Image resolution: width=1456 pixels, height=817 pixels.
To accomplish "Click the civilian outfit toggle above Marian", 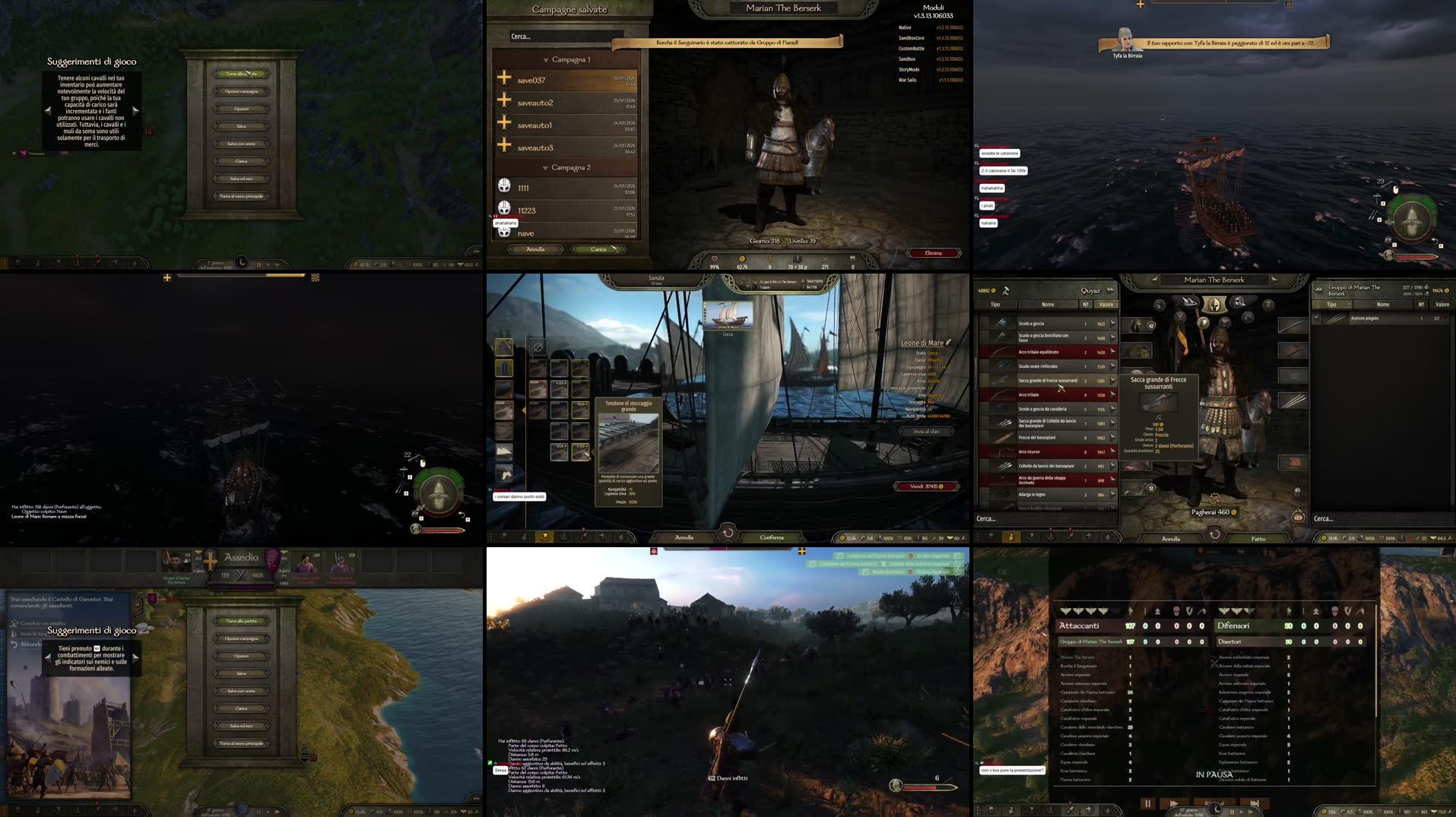I will click(1187, 299).
